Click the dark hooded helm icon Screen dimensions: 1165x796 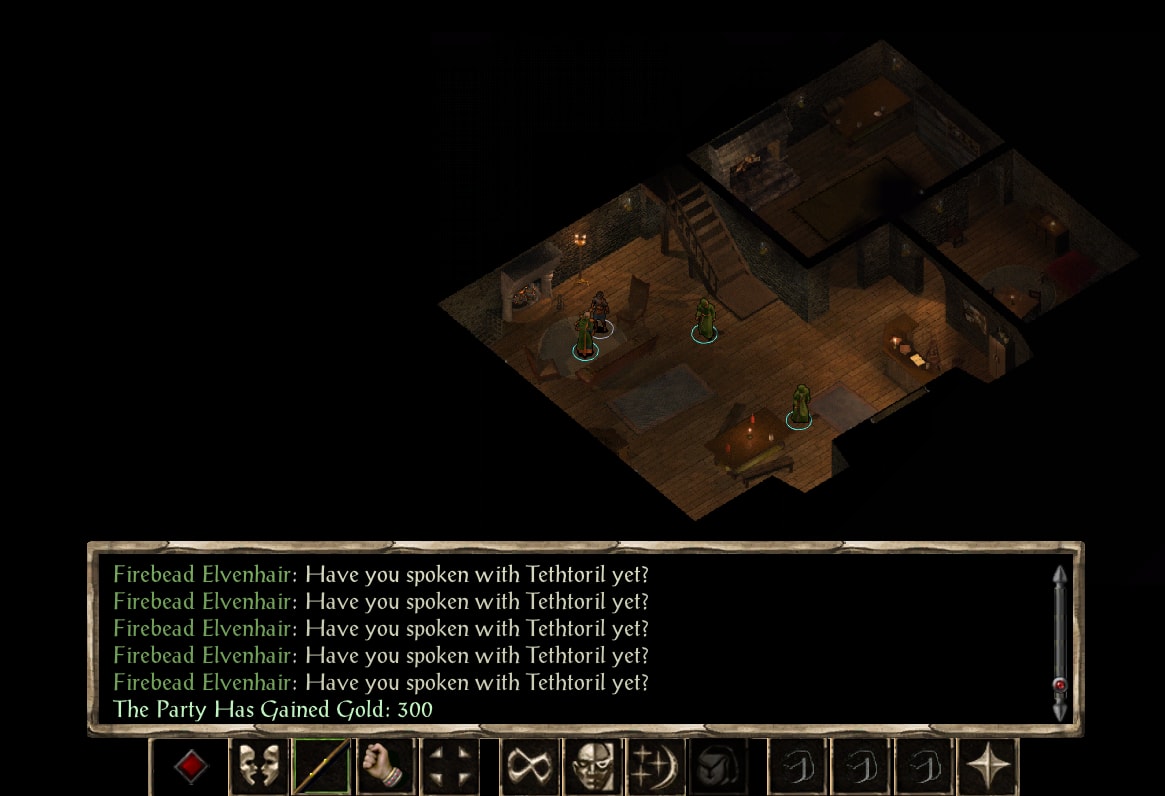[x=720, y=767]
